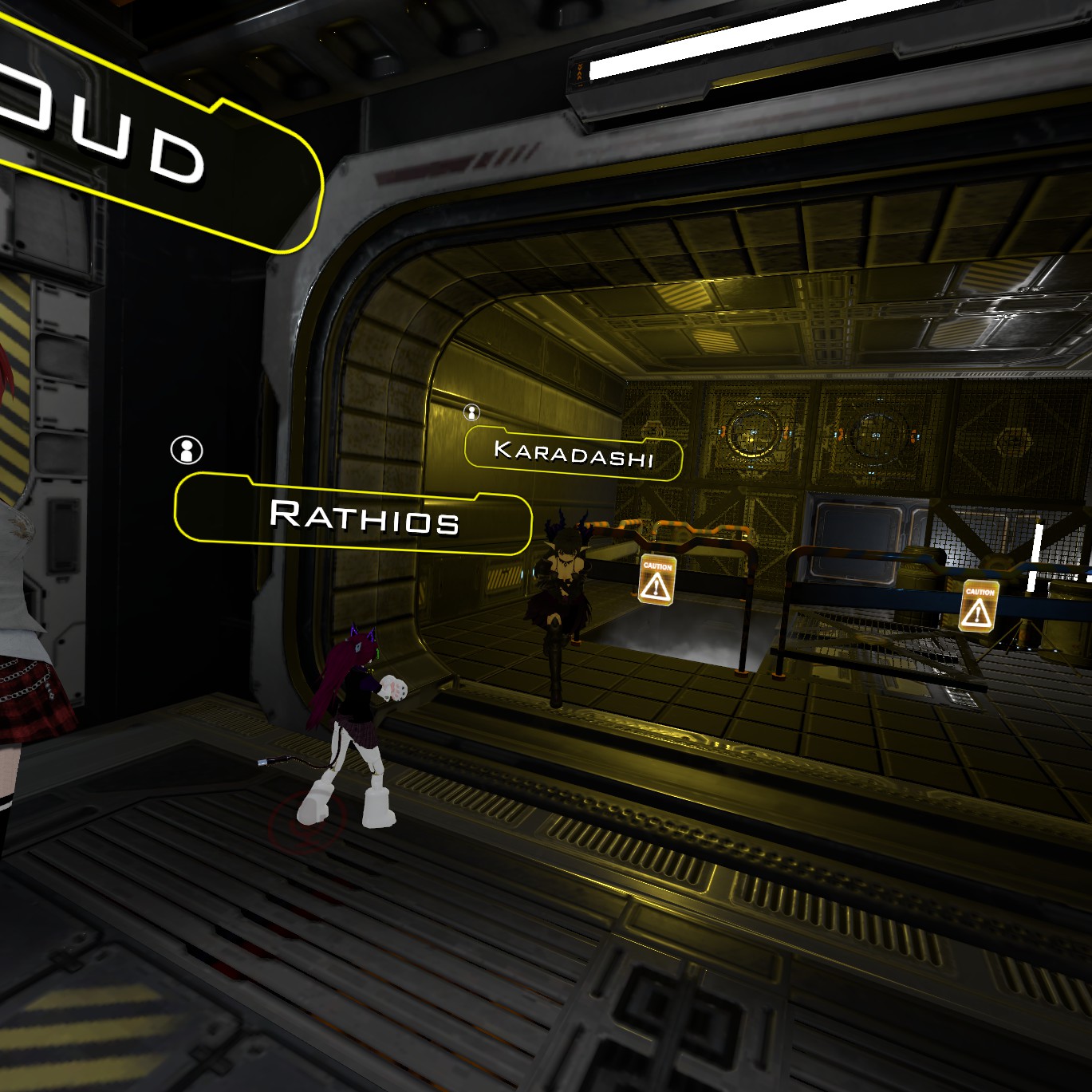
Task: Click the user icon above Karadashi's nameplate
Action: click(472, 412)
